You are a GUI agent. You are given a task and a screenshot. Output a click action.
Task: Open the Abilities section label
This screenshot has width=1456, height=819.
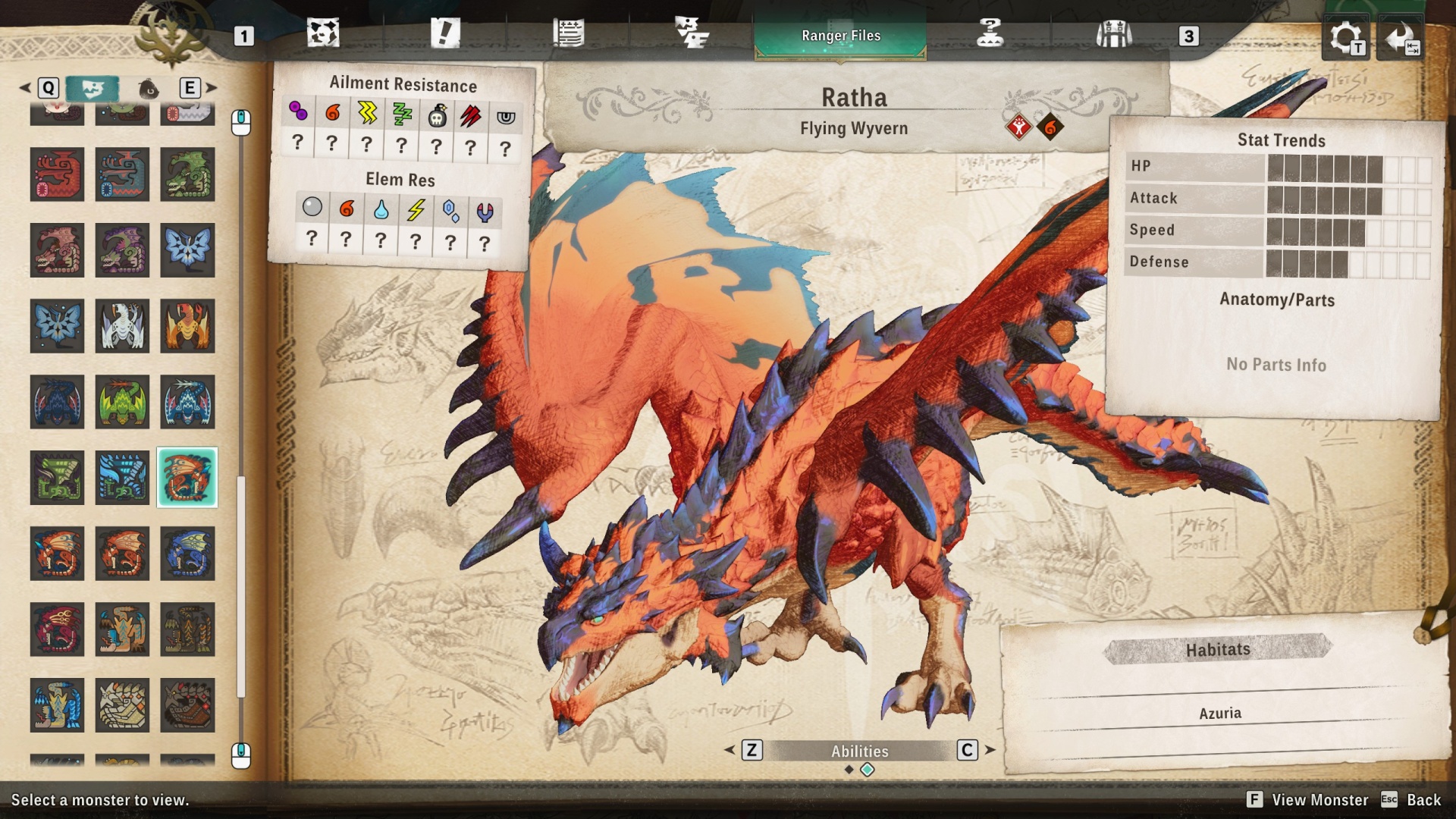[859, 752]
